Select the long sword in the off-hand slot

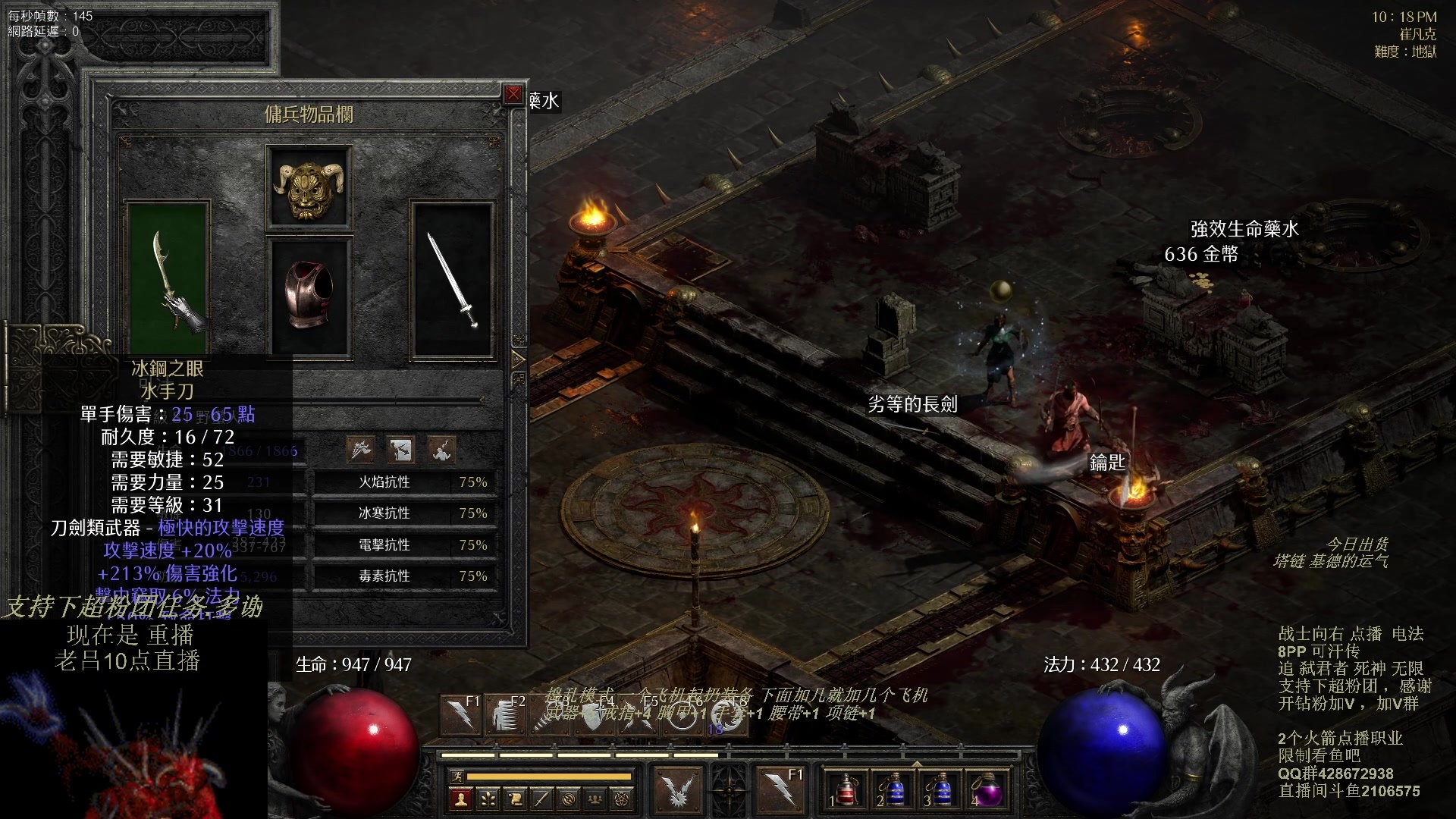point(453,278)
